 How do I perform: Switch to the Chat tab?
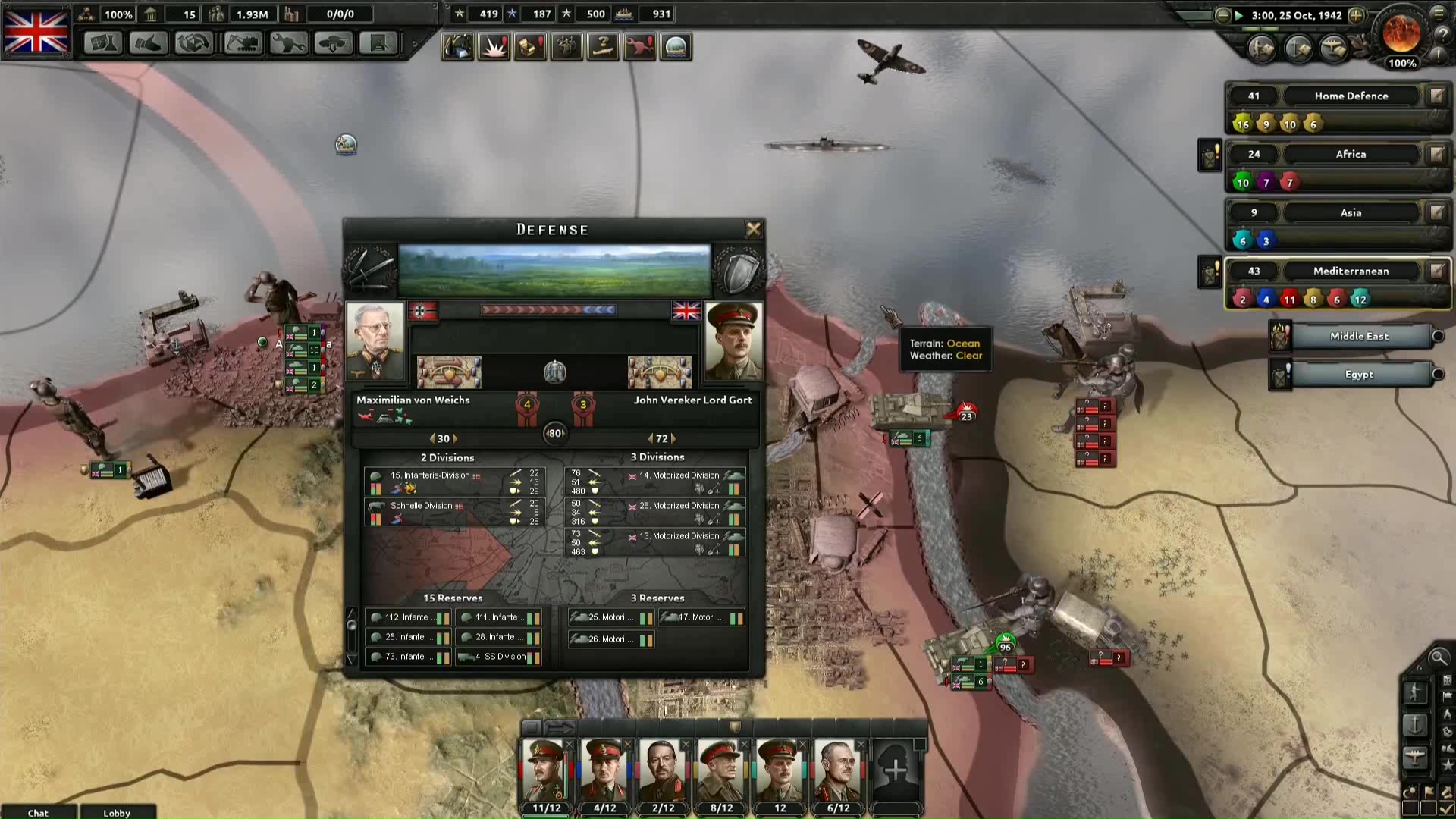(38, 812)
